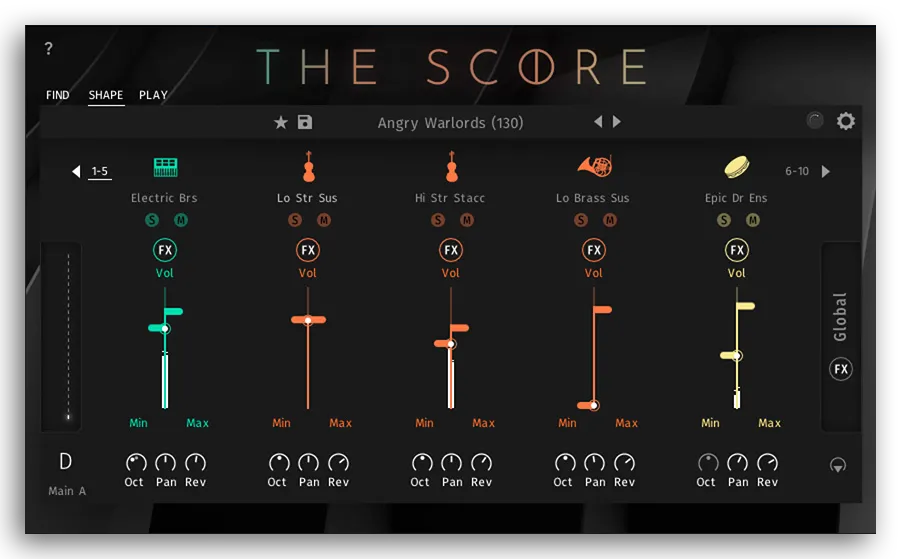Open the Angry Warlords preset name
Viewport: 901px width, 559px height.
450,123
